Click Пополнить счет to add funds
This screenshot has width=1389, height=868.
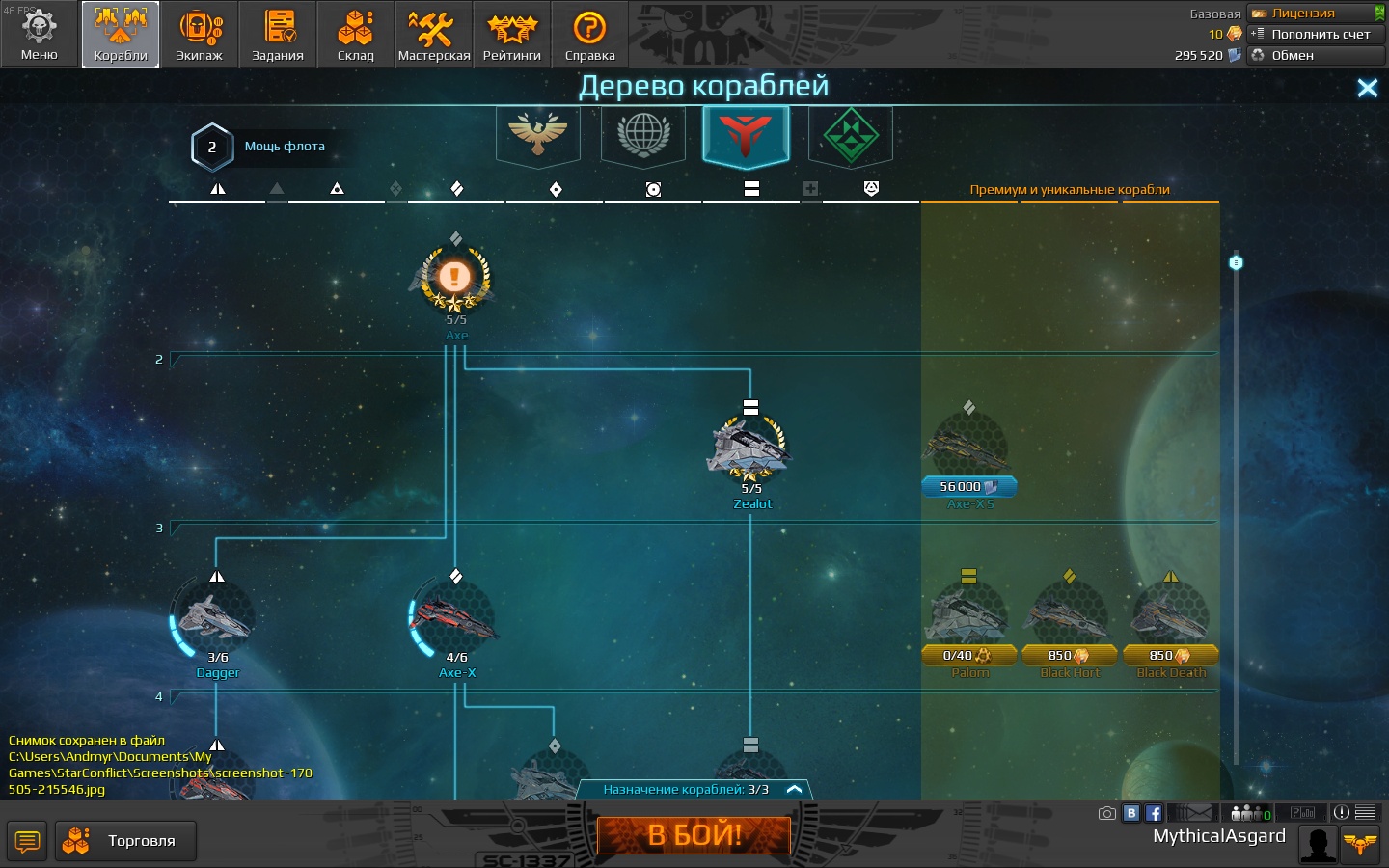tap(1316, 34)
